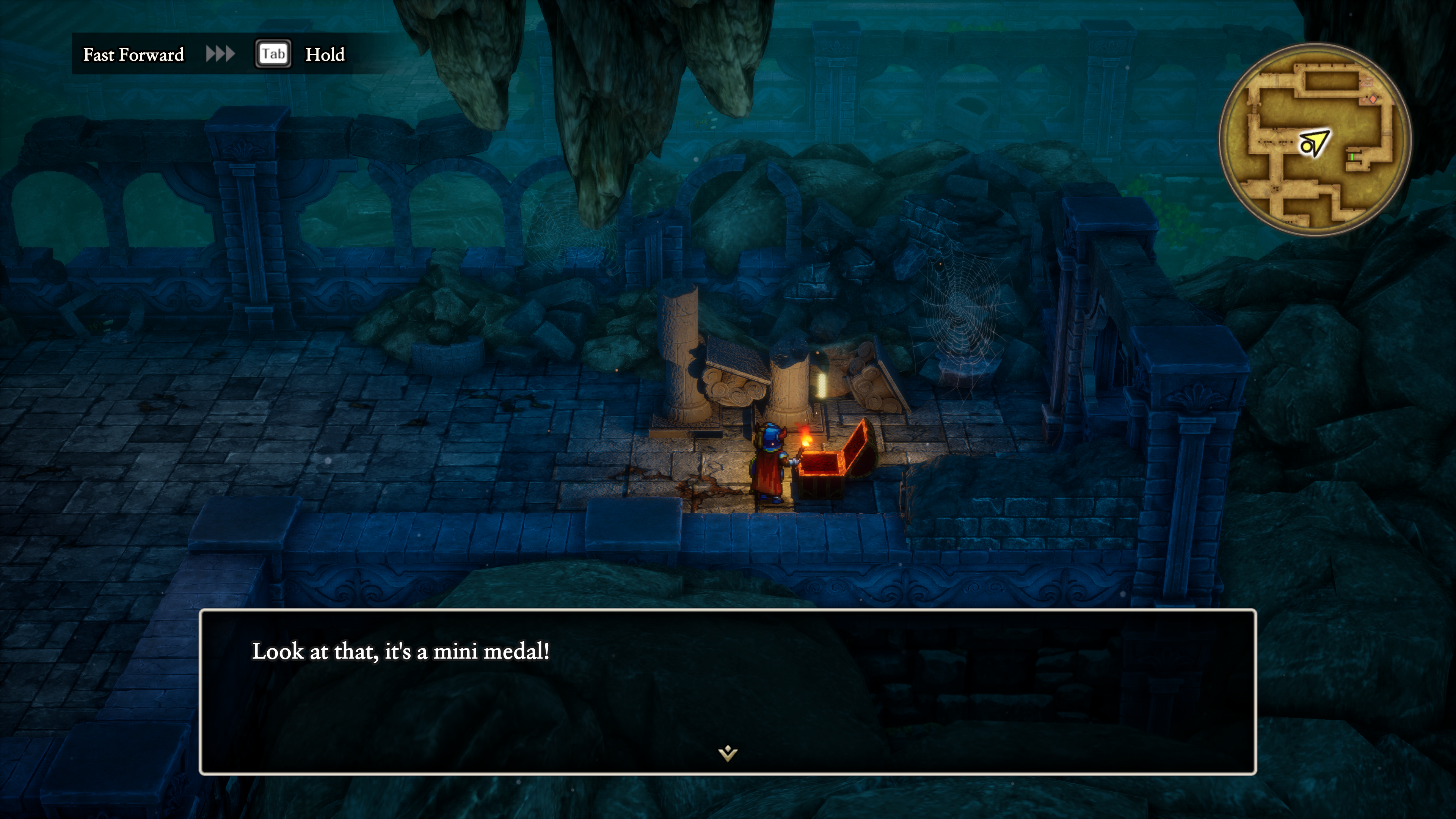Advance dialogue with the continue arrow
Image resolution: width=1456 pixels, height=819 pixels.
click(x=728, y=753)
